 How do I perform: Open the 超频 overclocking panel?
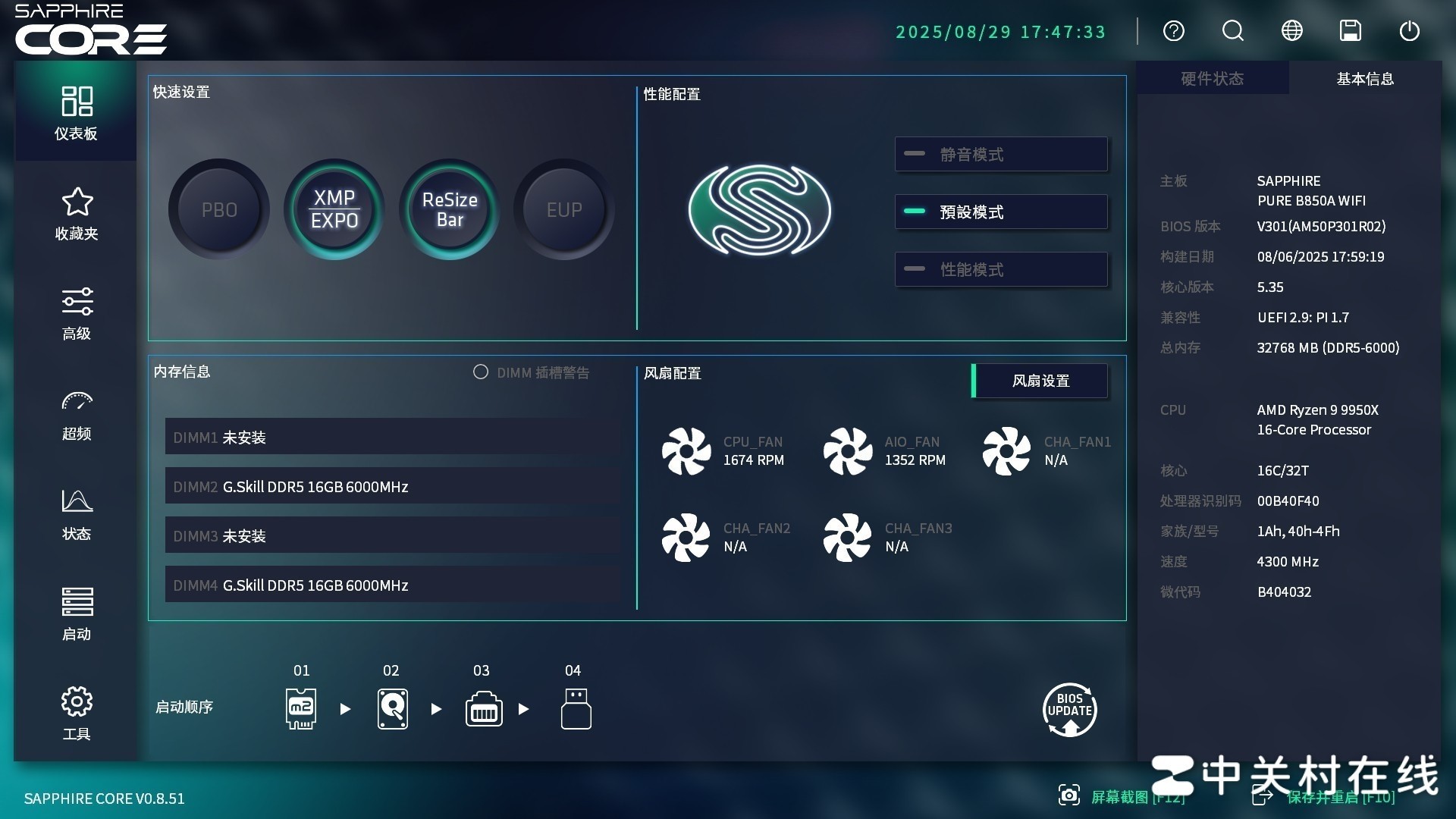76,414
